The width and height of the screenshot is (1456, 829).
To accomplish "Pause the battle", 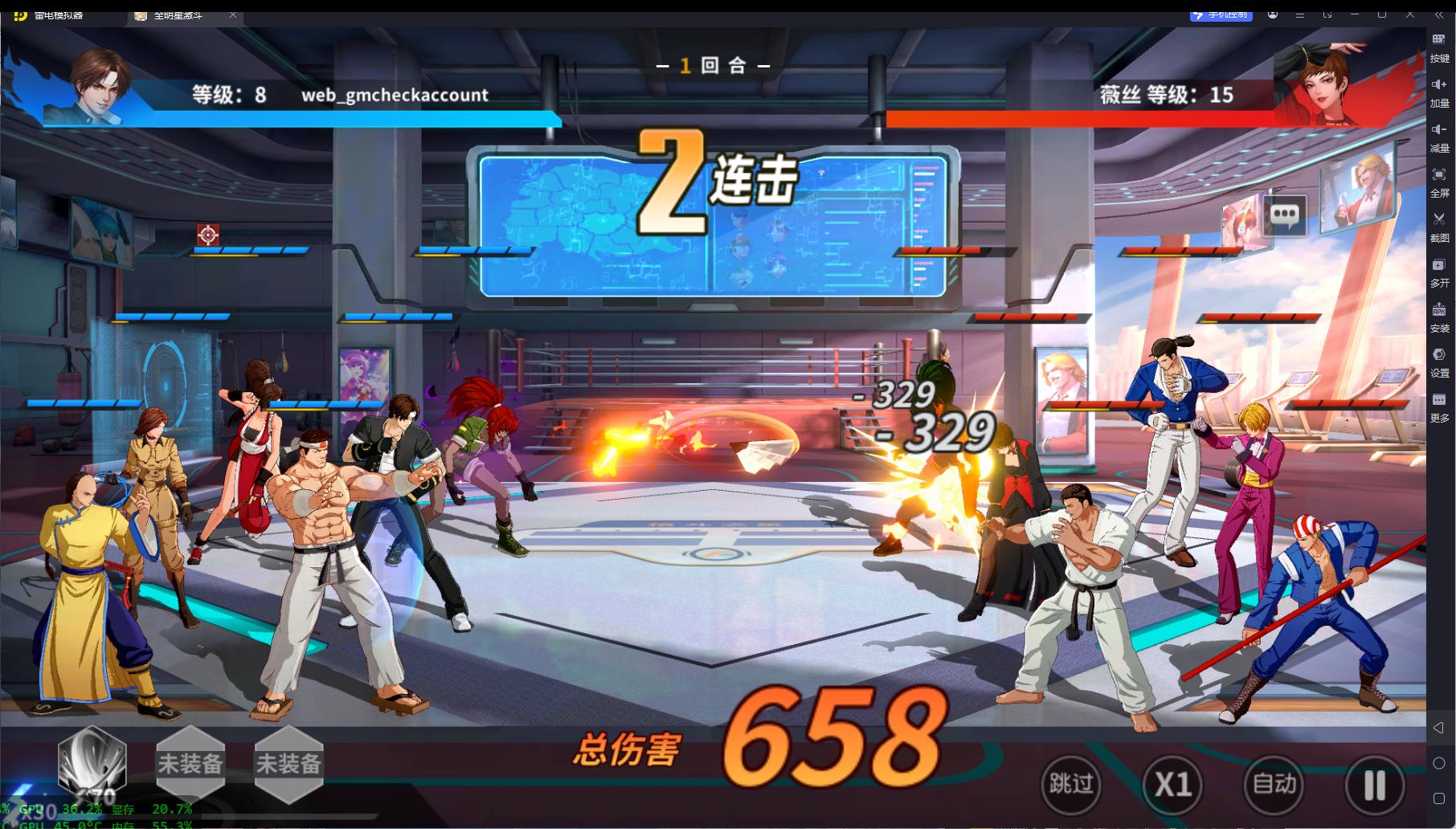I will tap(1375, 784).
